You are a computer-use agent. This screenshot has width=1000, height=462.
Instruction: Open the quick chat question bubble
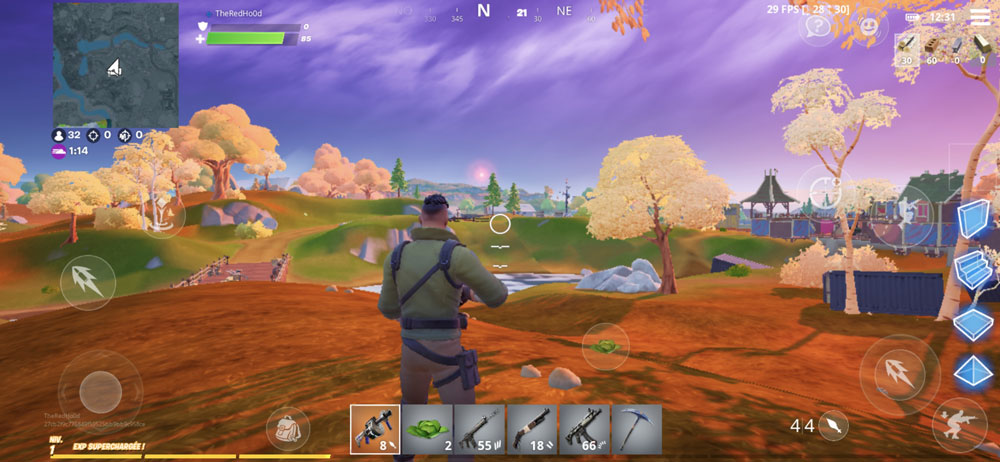point(818,27)
